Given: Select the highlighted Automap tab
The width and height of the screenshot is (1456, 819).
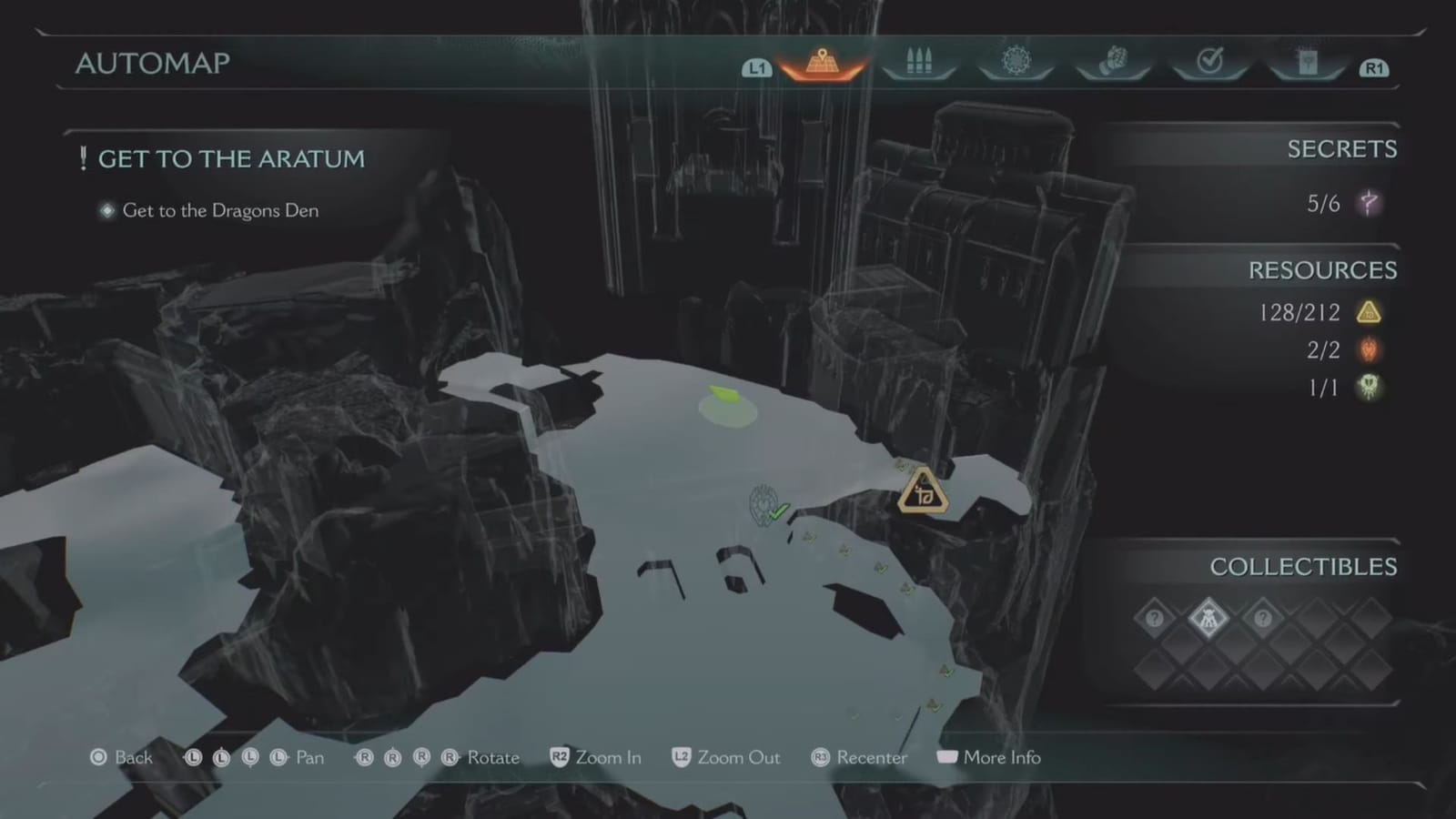Looking at the screenshot, I should click(822, 64).
